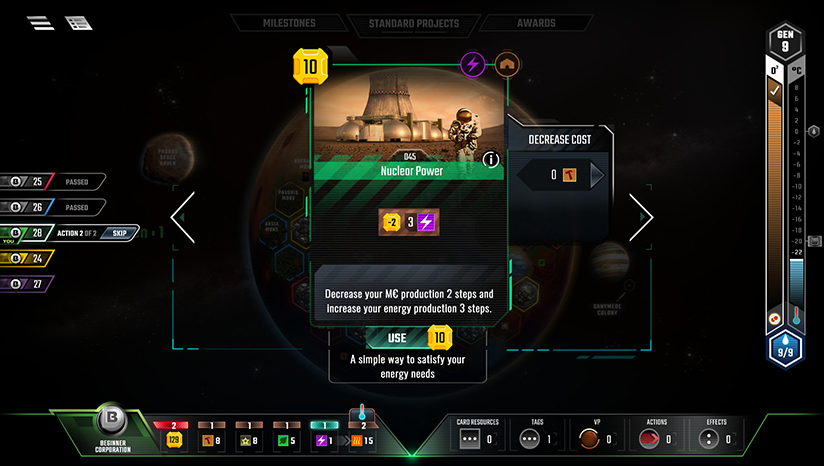Screen dimensions: 824x466
Task: Use the Nuclear Power card for 10
Action: 410,339
